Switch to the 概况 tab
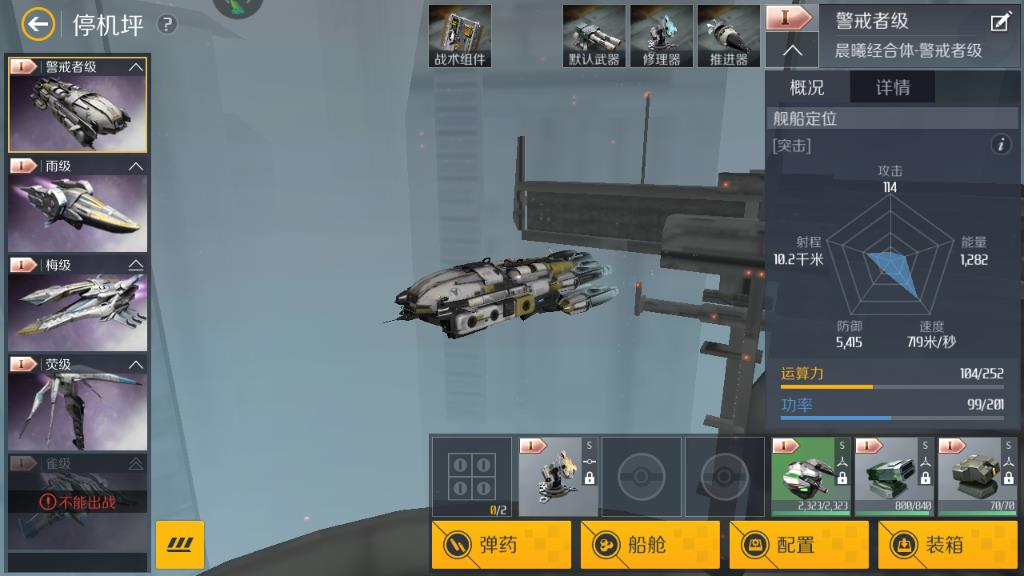The width and height of the screenshot is (1024, 576). coord(807,87)
